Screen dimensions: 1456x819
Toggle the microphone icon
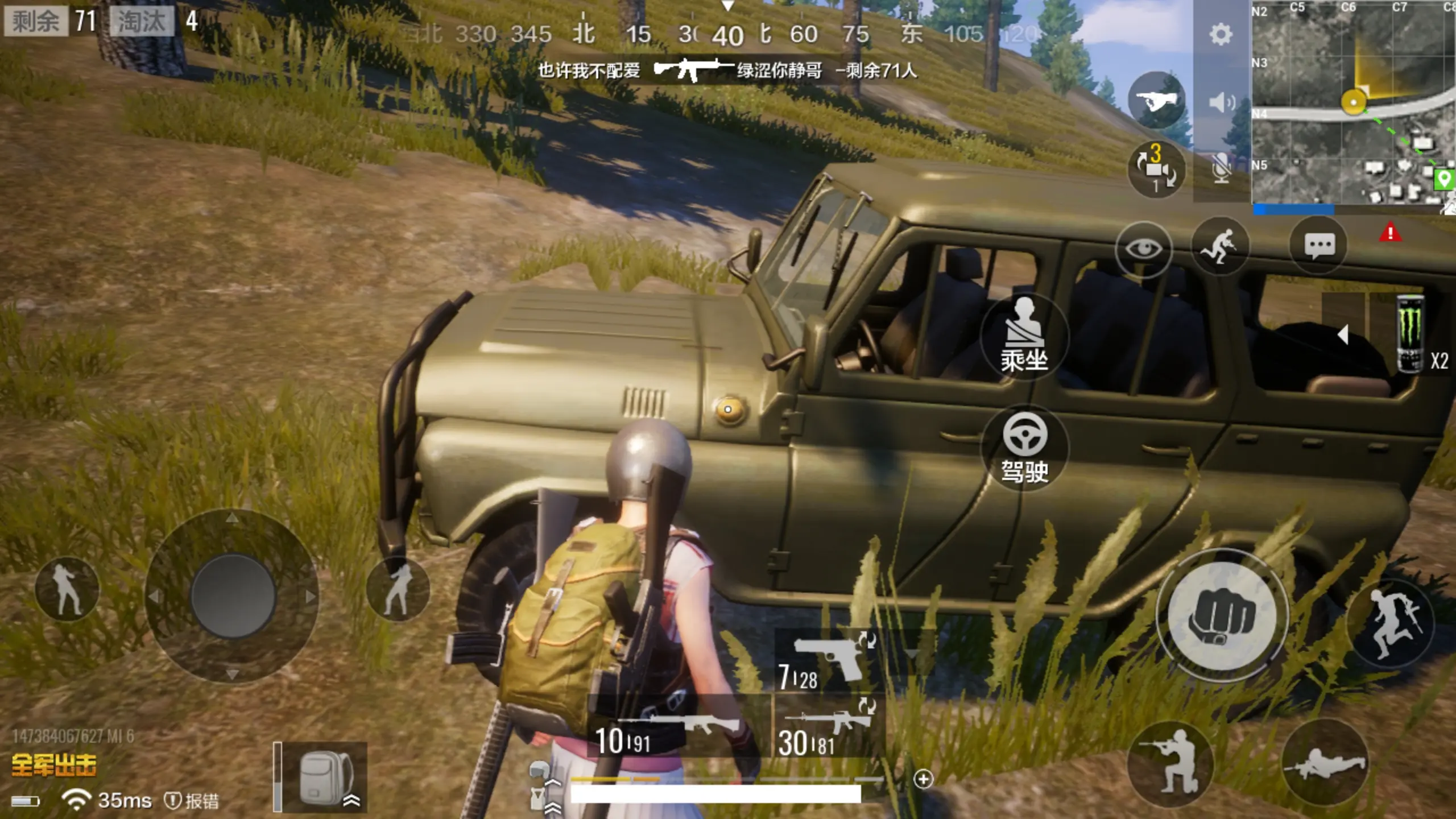1221,168
